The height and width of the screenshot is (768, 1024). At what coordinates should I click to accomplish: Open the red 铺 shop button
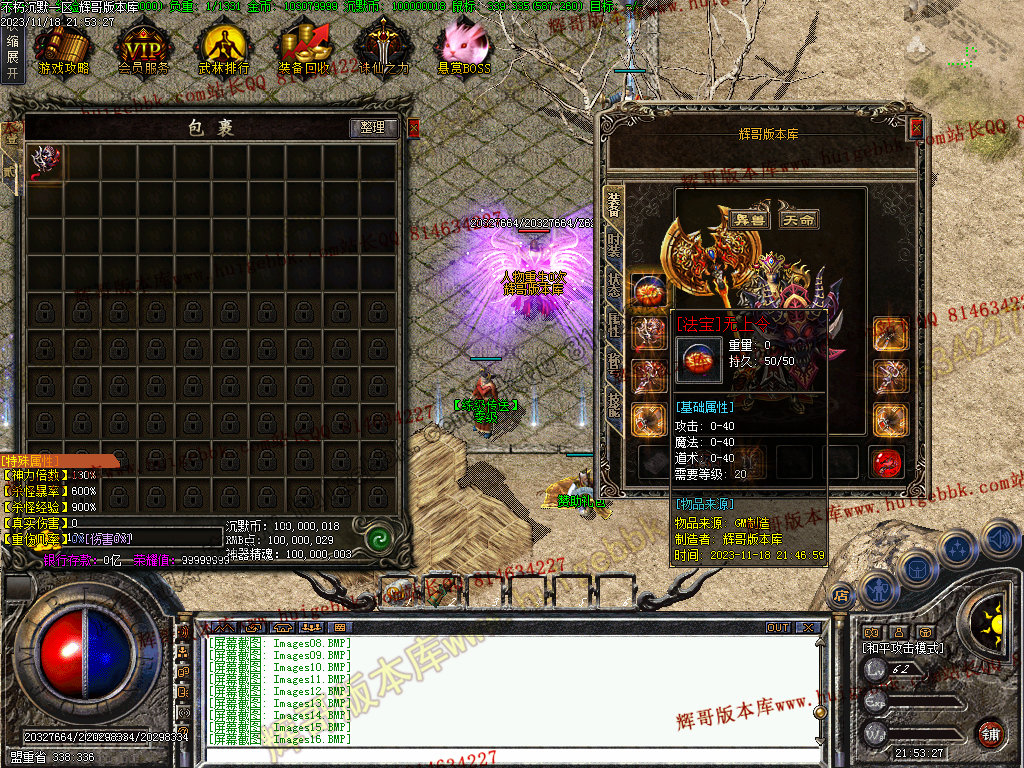[990, 733]
